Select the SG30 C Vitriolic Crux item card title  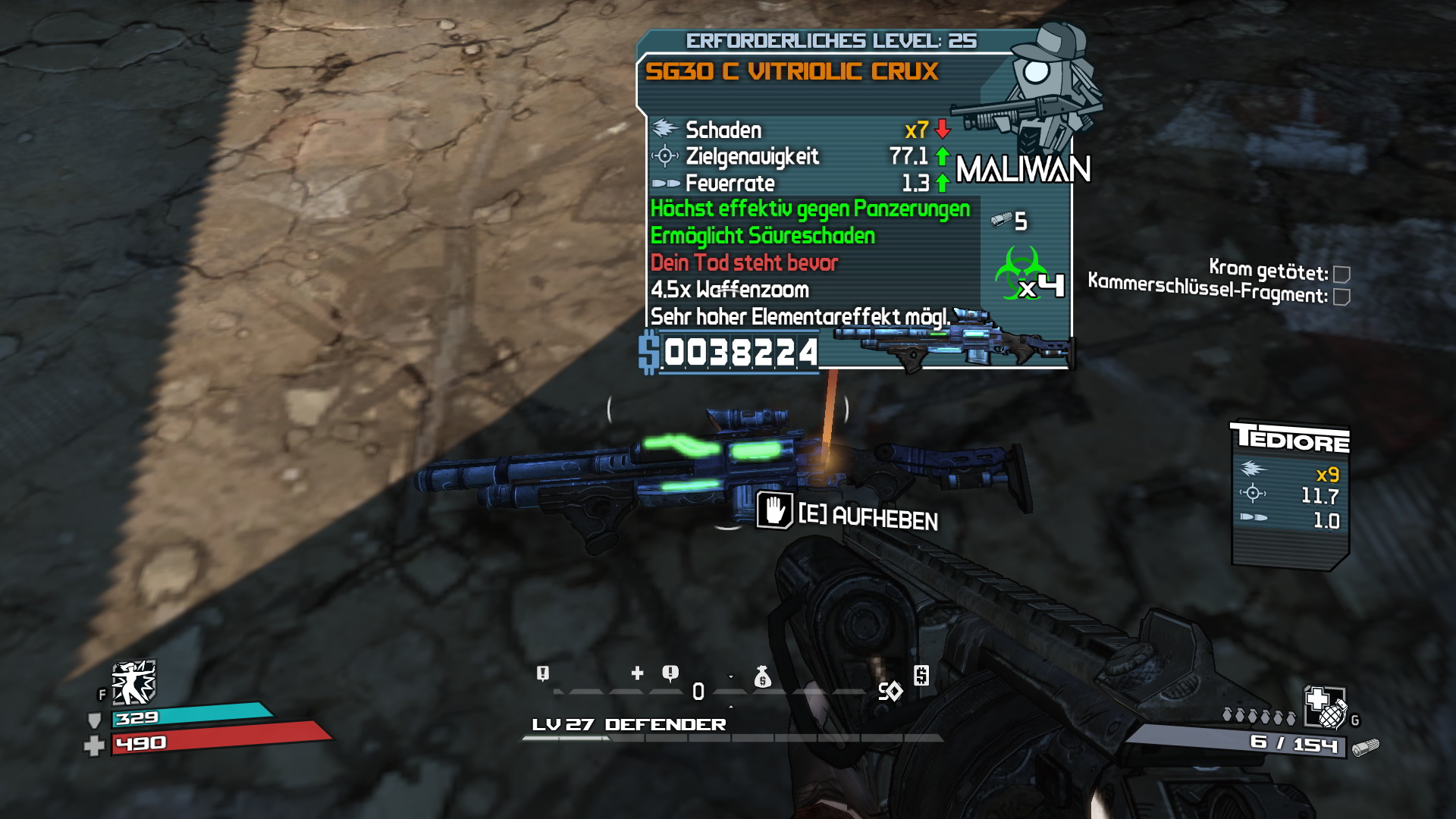(x=792, y=71)
